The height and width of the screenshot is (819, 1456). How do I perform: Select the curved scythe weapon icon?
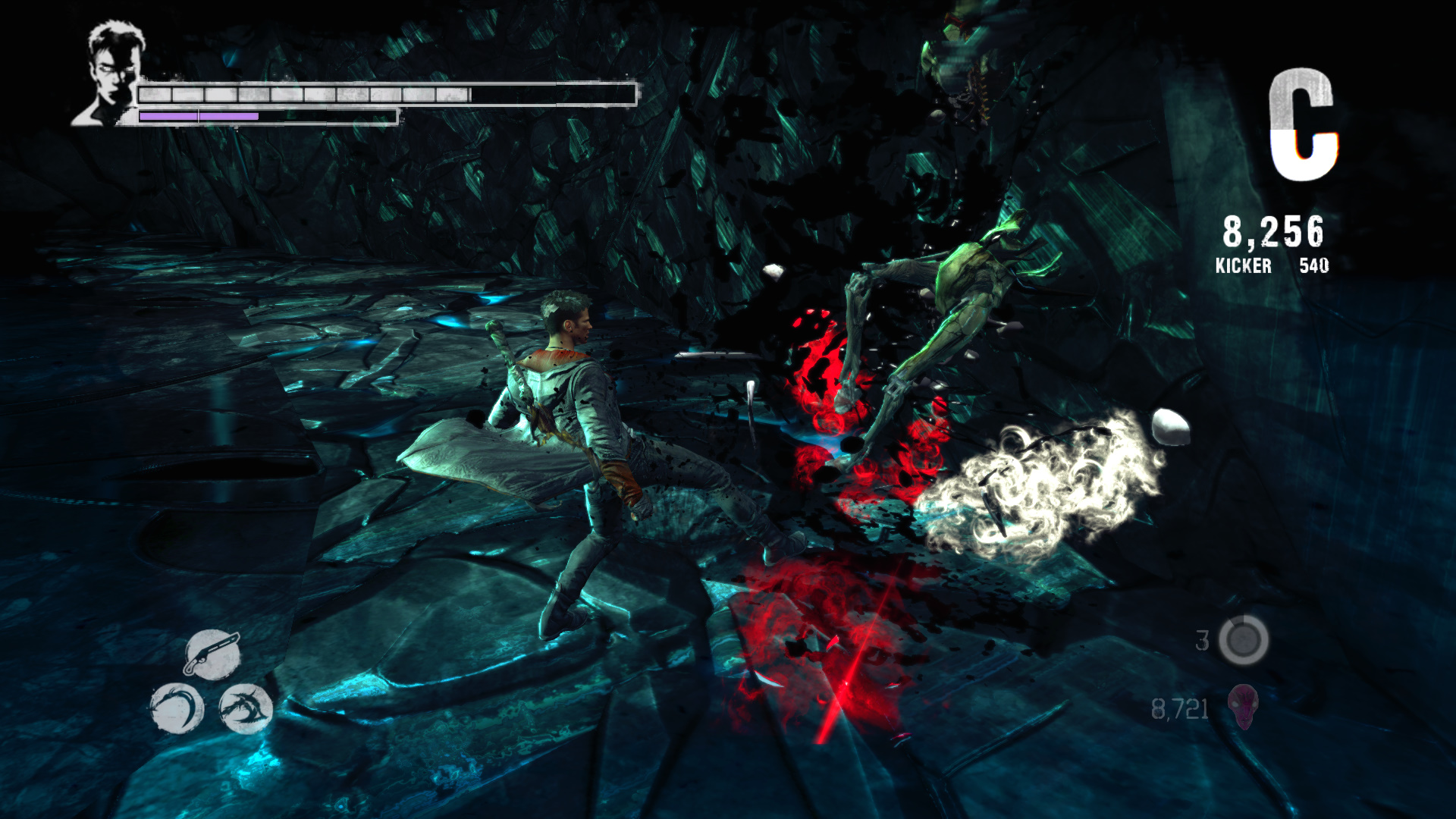(177, 708)
